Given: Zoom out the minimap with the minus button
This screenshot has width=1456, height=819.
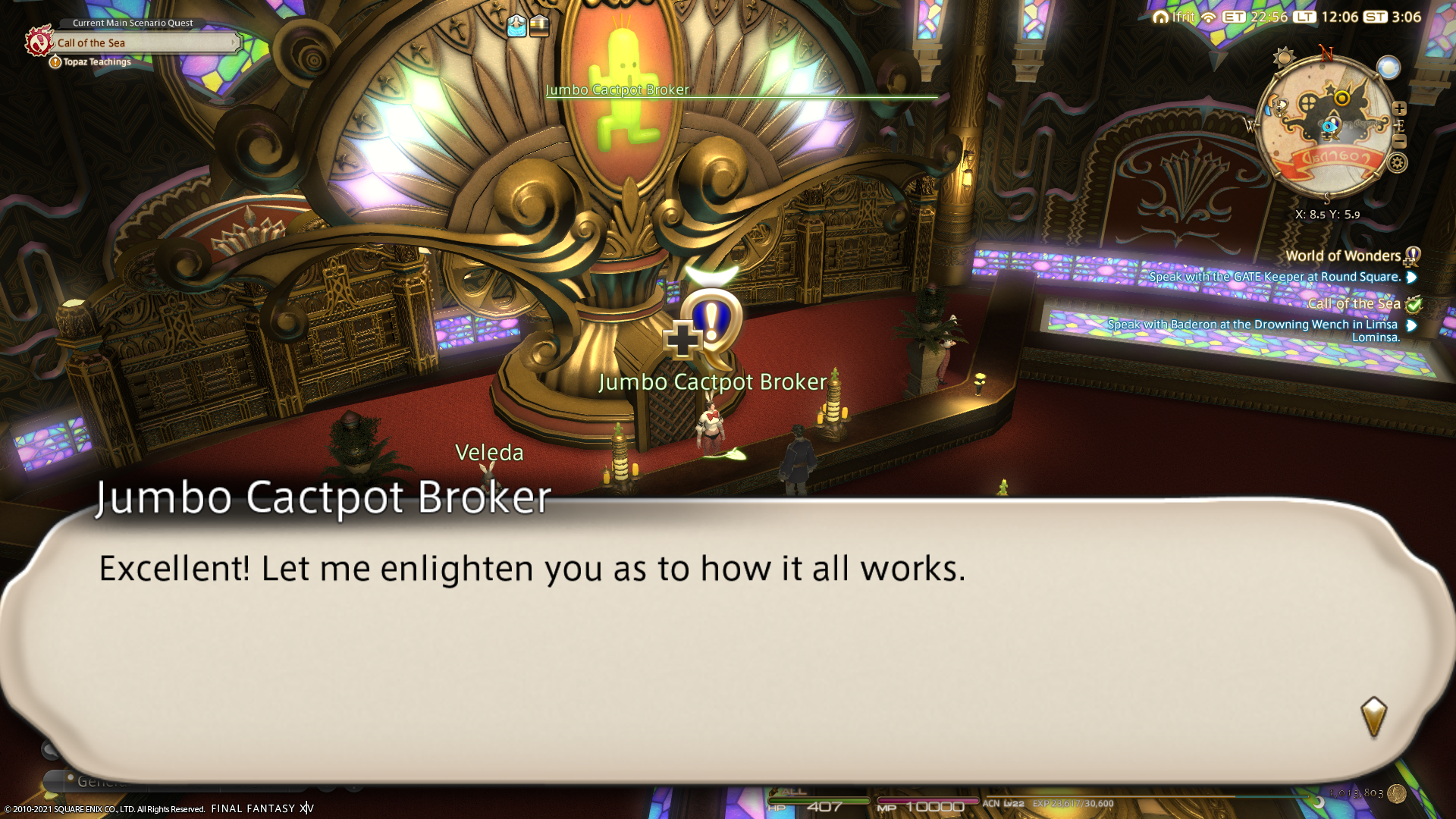Looking at the screenshot, I should point(1399,142).
